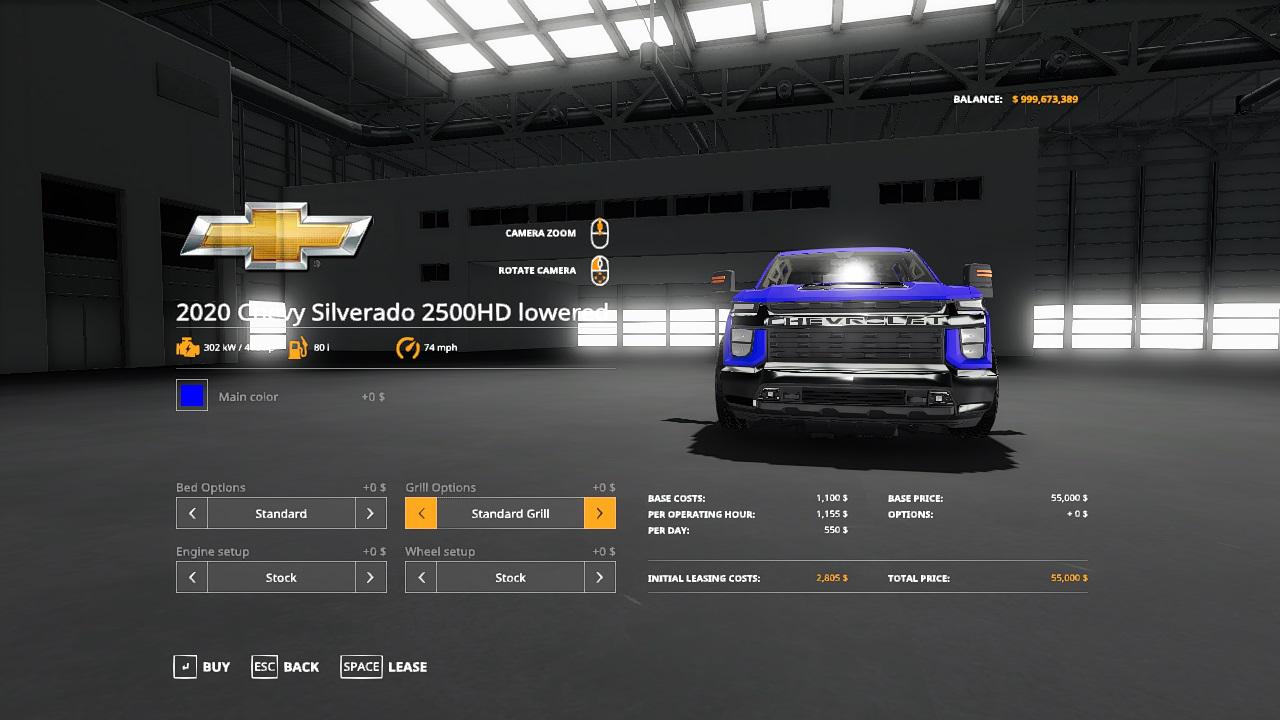
Task: Choose previous Bed Options value
Action: [x=192, y=513]
